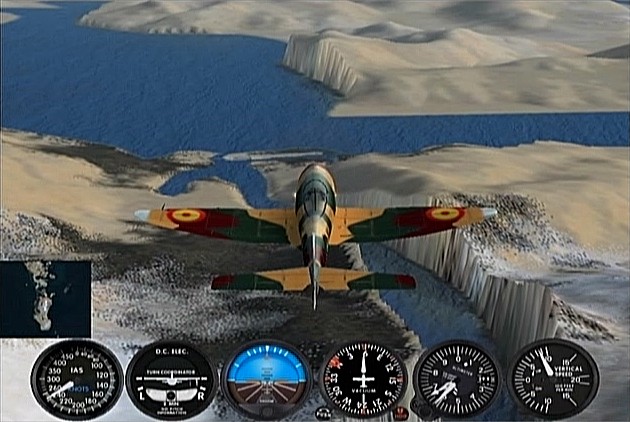Select the turn coordinator instrument
This screenshot has width=630, height=422.
[170, 380]
